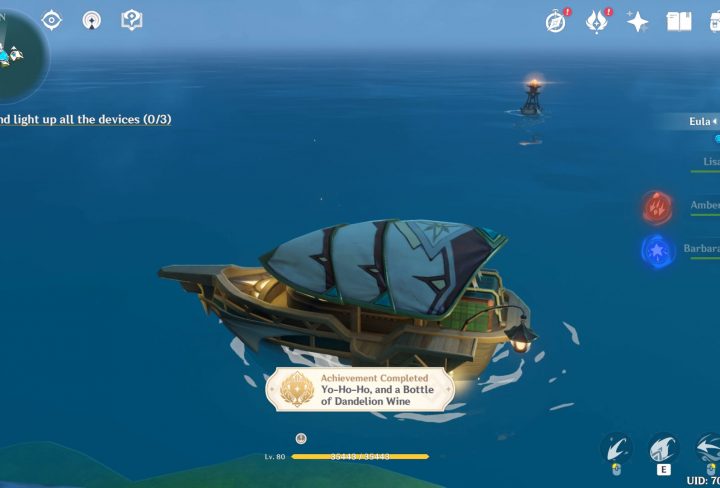
Task: Switch to Lisa in the party list
Action: pos(709,161)
